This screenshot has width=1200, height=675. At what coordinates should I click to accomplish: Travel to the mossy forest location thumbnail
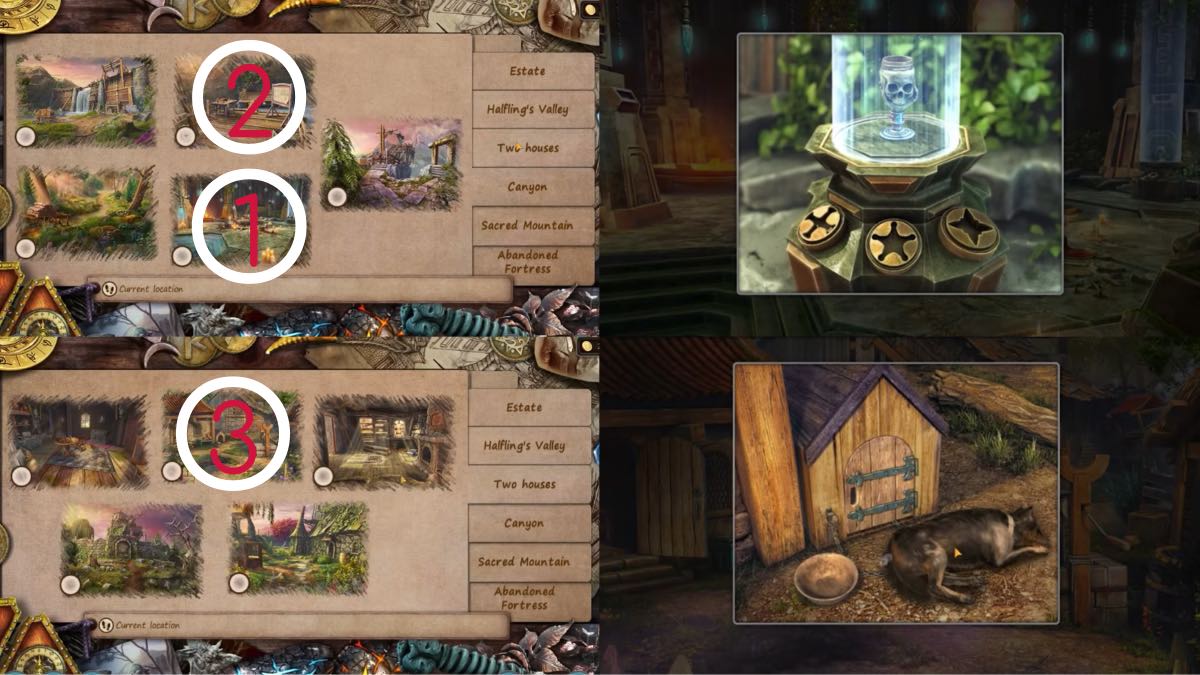coord(86,212)
